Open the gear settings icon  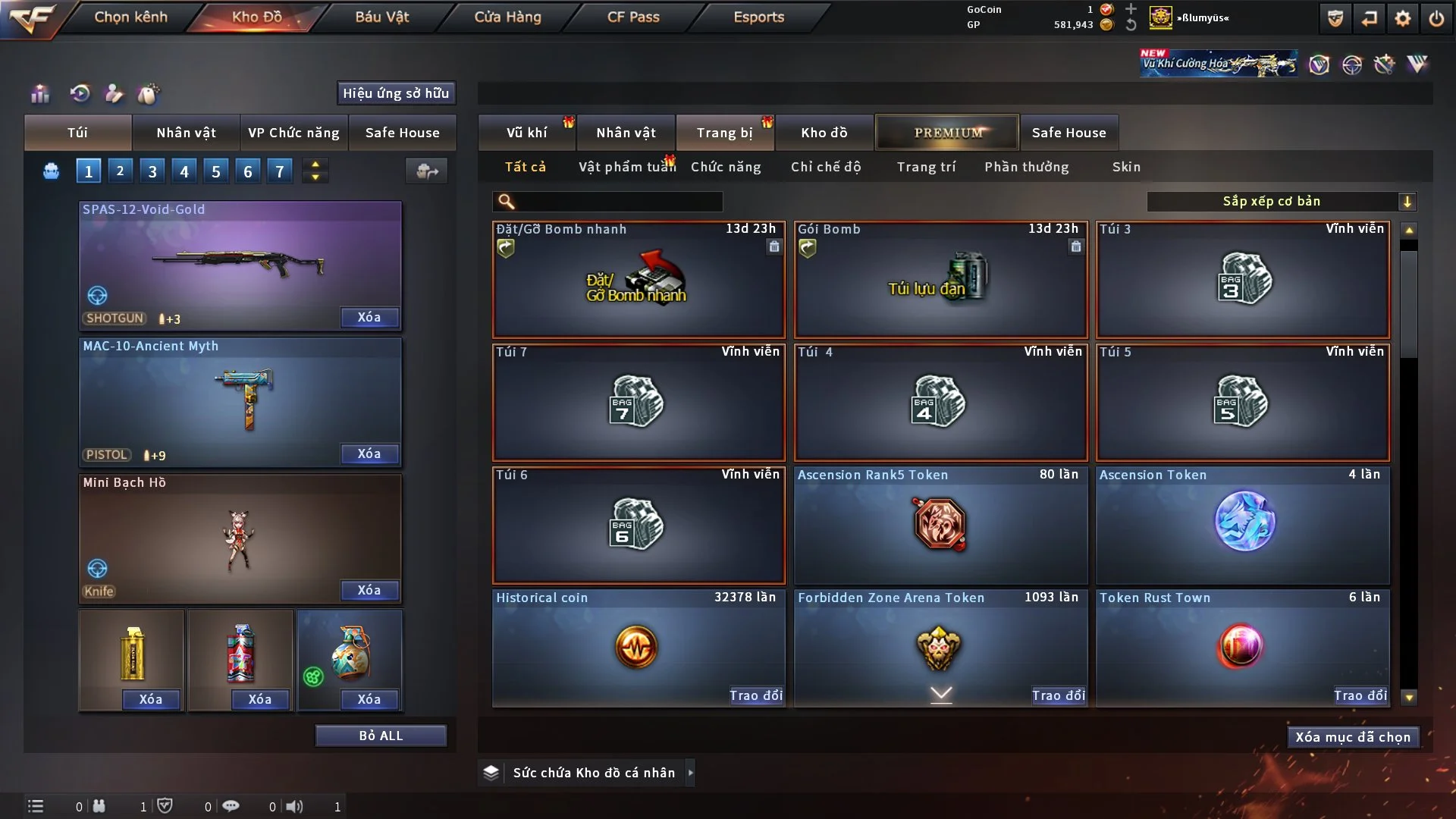[1403, 18]
